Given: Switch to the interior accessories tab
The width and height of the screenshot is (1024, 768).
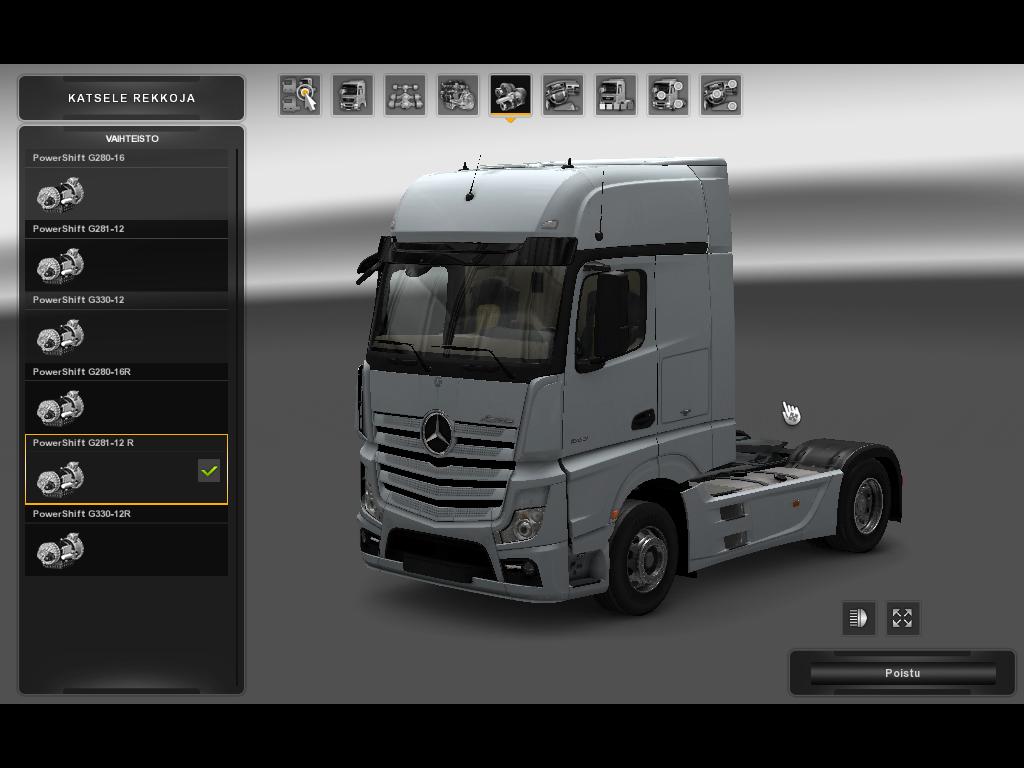Looking at the screenshot, I should (x=721, y=95).
